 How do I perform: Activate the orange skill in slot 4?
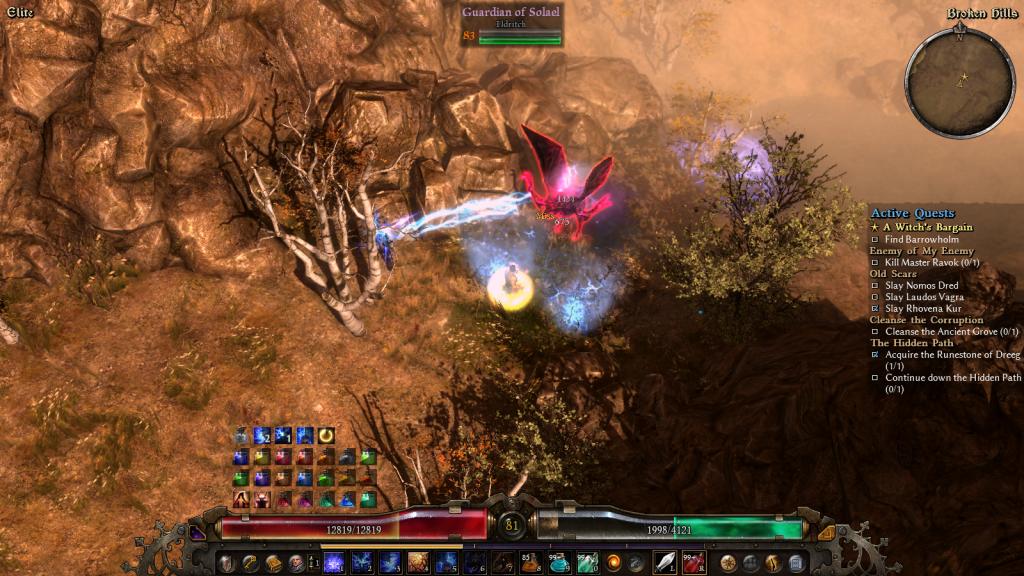418,562
